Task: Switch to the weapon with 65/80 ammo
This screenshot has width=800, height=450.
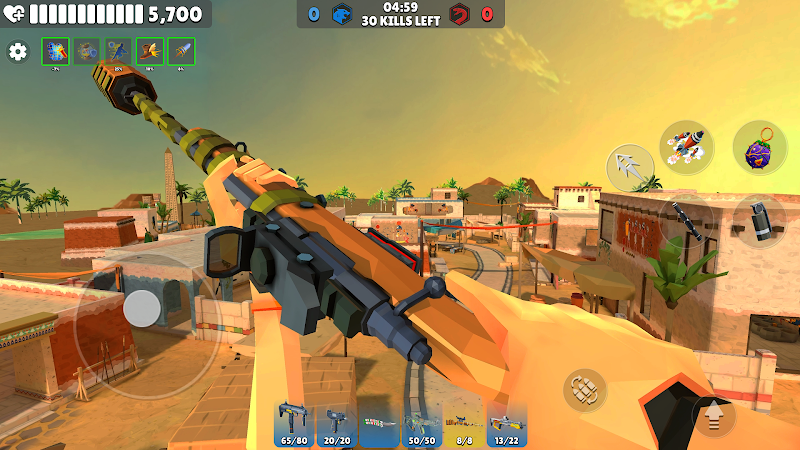Action: tap(294, 425)
